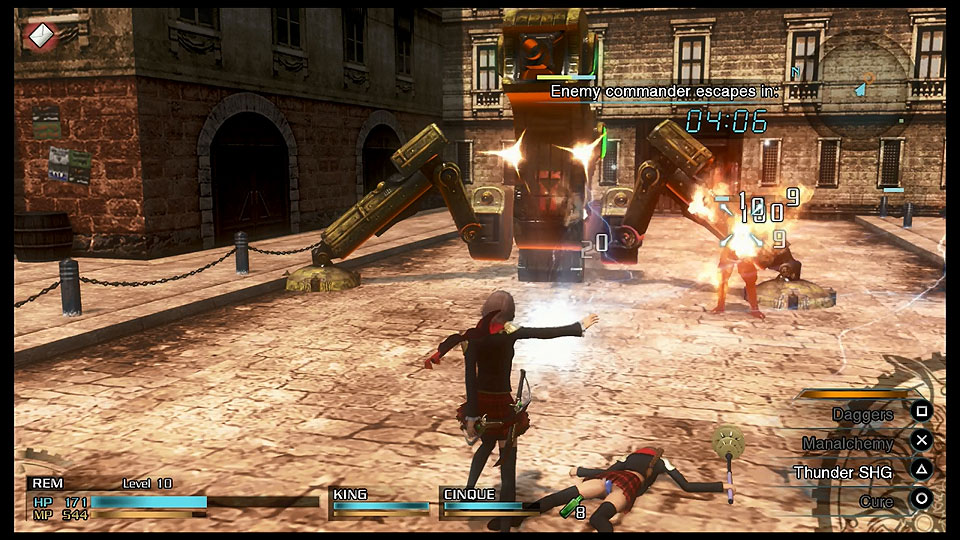Click the white crystal emblem icon
This screenshot has height=540, width=960.
40,35
